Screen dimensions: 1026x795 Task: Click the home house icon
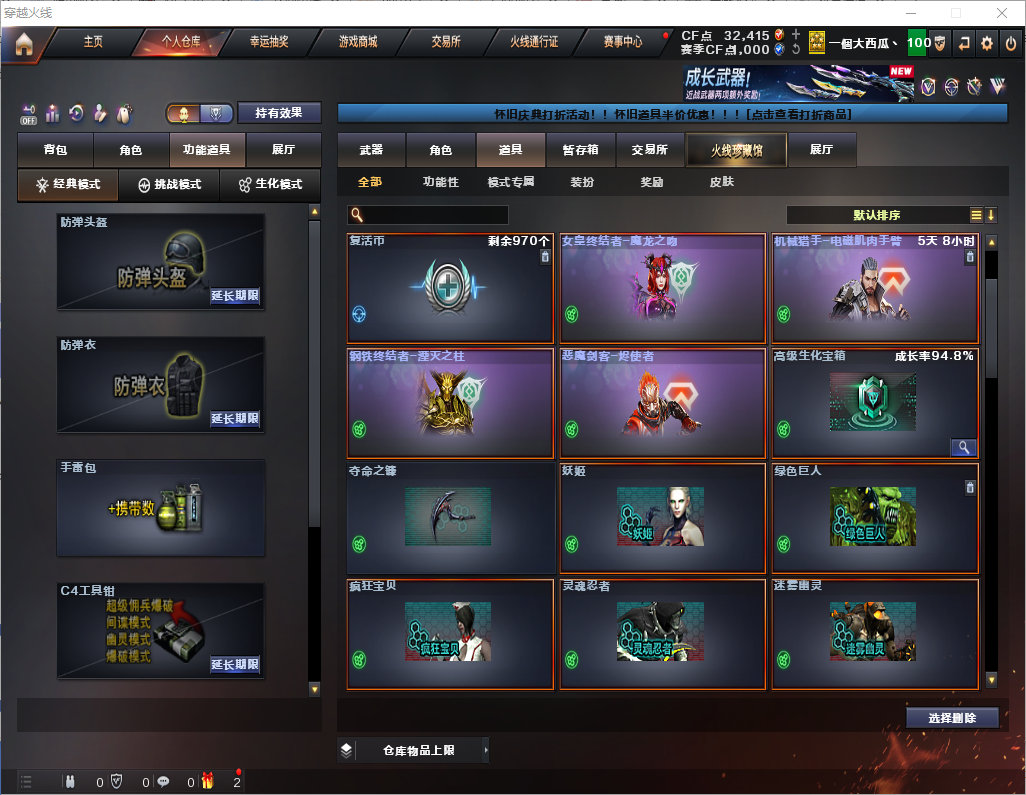[x=24, y=43]
